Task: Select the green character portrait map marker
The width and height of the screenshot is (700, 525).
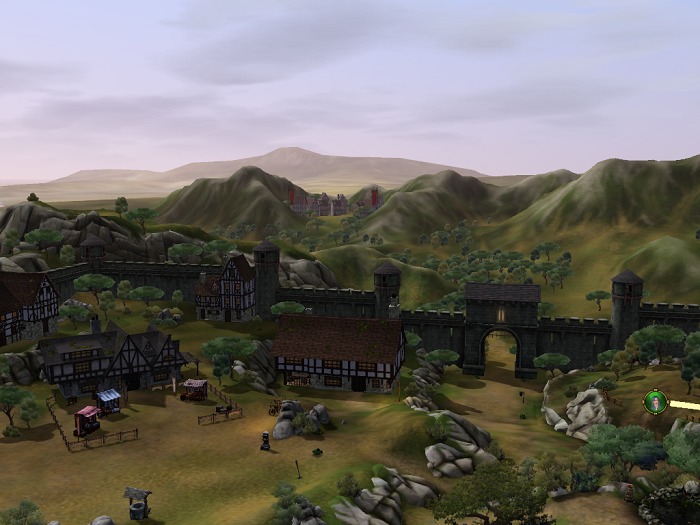Action: [x=655, y=402]
